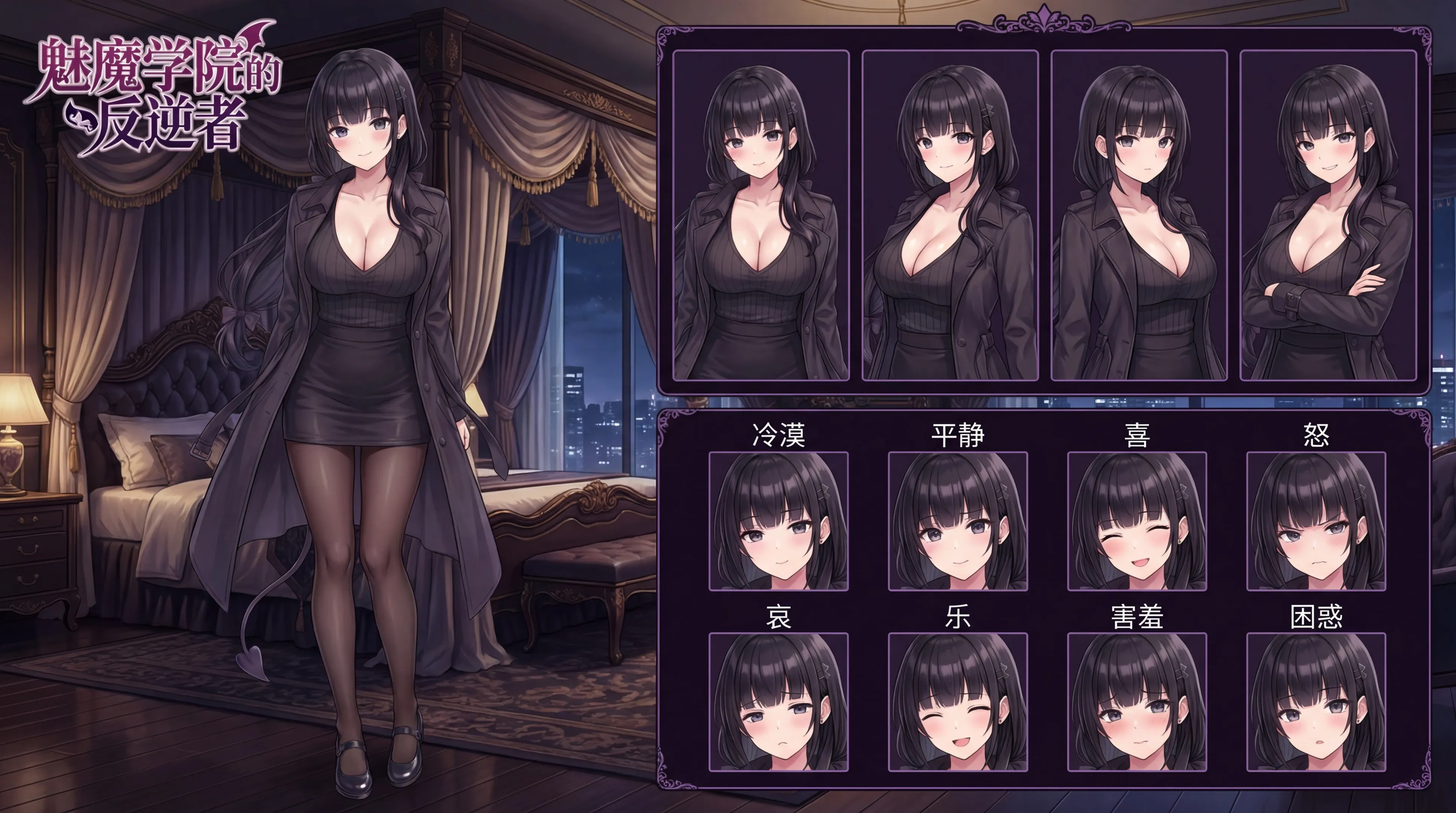Click the 喜 expression portrait
1456x813 pixels.
click(1137, 521)
